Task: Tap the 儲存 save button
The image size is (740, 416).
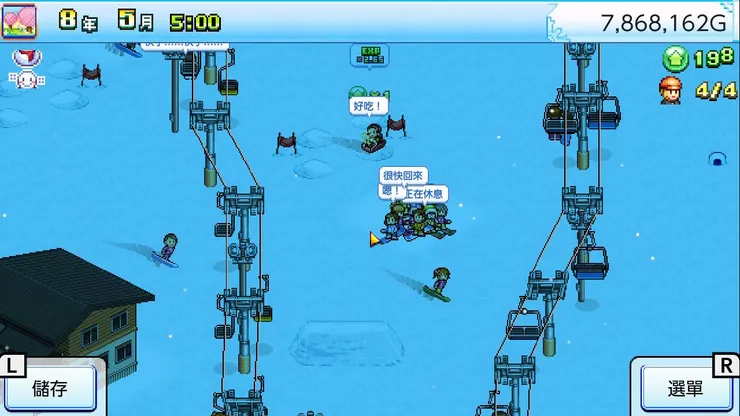Action: (x=50, y=388)
